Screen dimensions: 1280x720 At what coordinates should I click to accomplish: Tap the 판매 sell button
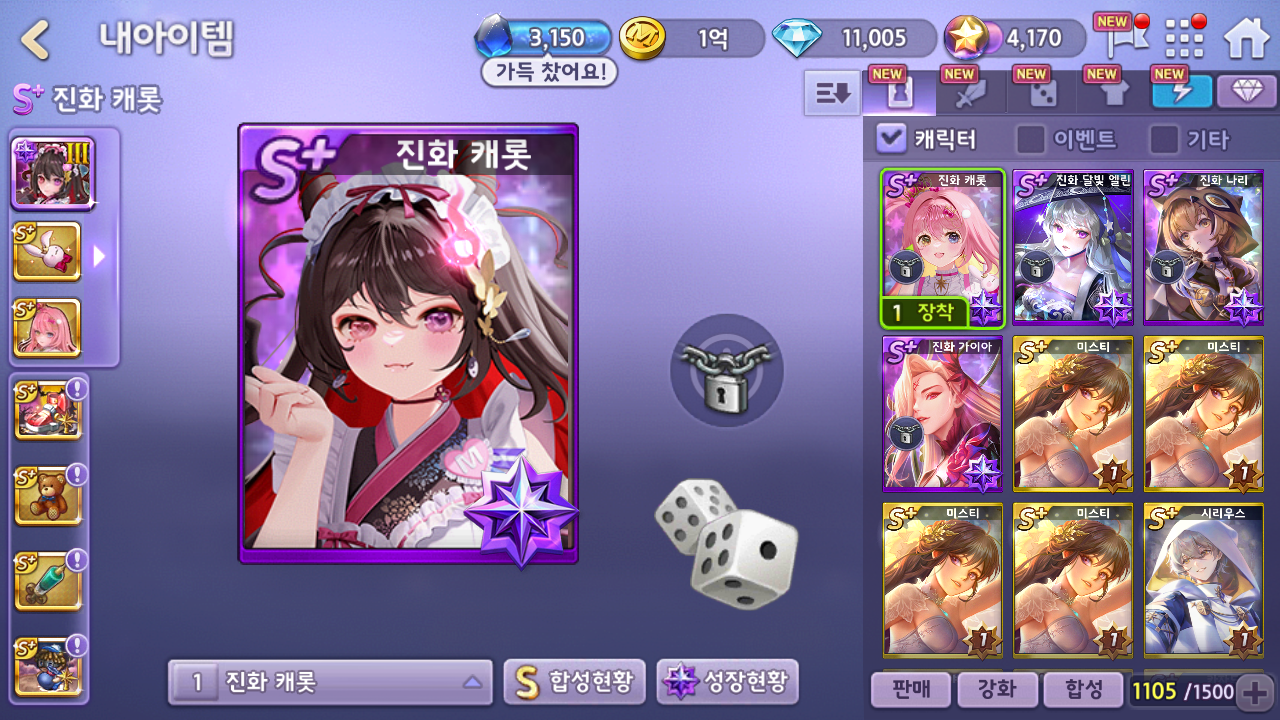[x=908, y=689]
